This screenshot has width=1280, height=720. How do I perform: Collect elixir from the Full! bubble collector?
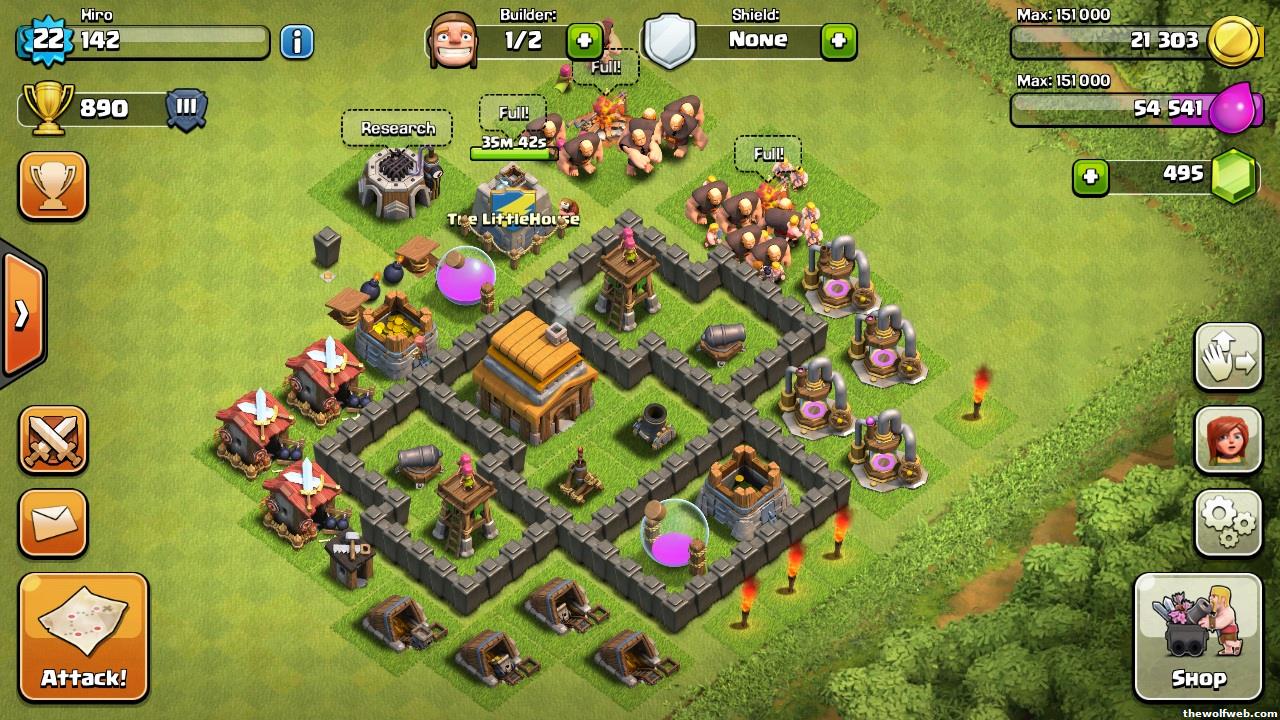tap(767, 154)
